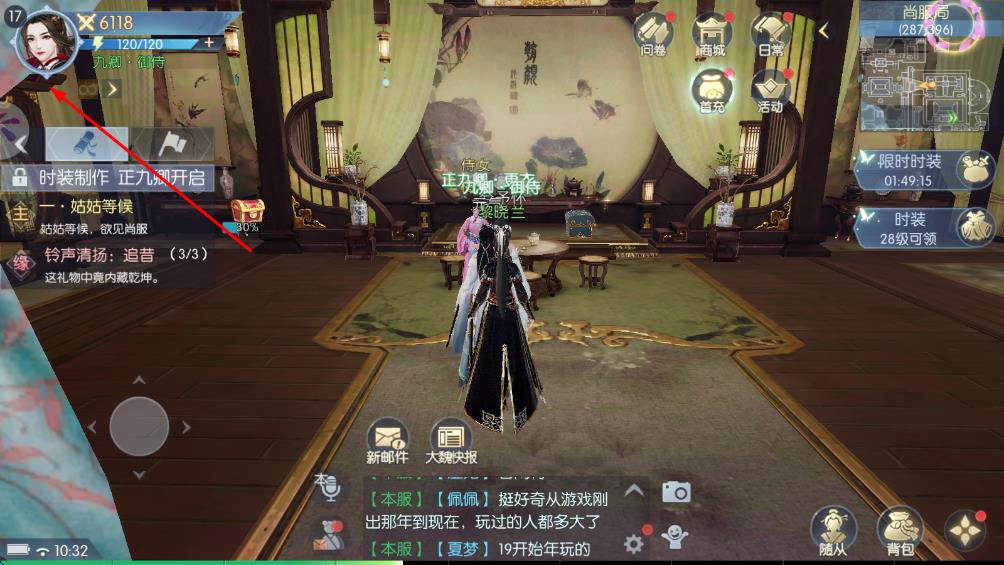Image resolution: width=1004 pixels, height=565 pixels.
Task: Open the 商城 shop
Action: pyautogui.click(x=712, y=34)
